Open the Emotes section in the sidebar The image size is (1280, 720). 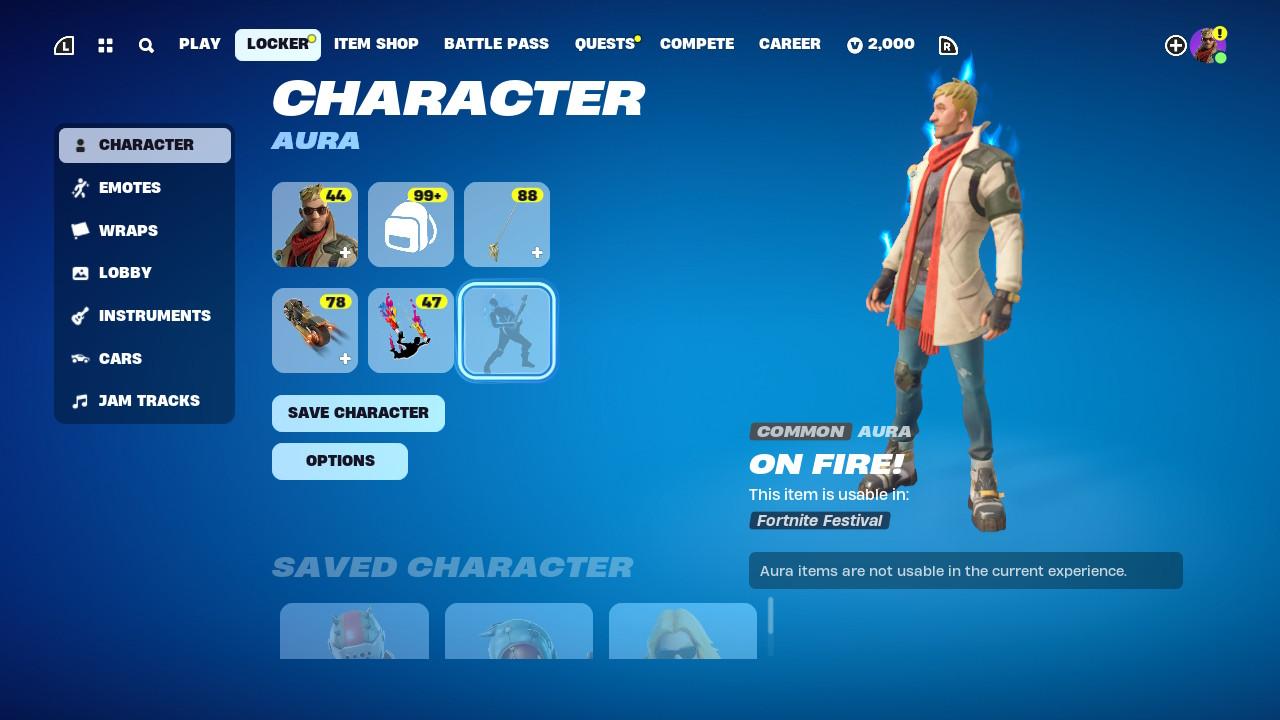129,187
